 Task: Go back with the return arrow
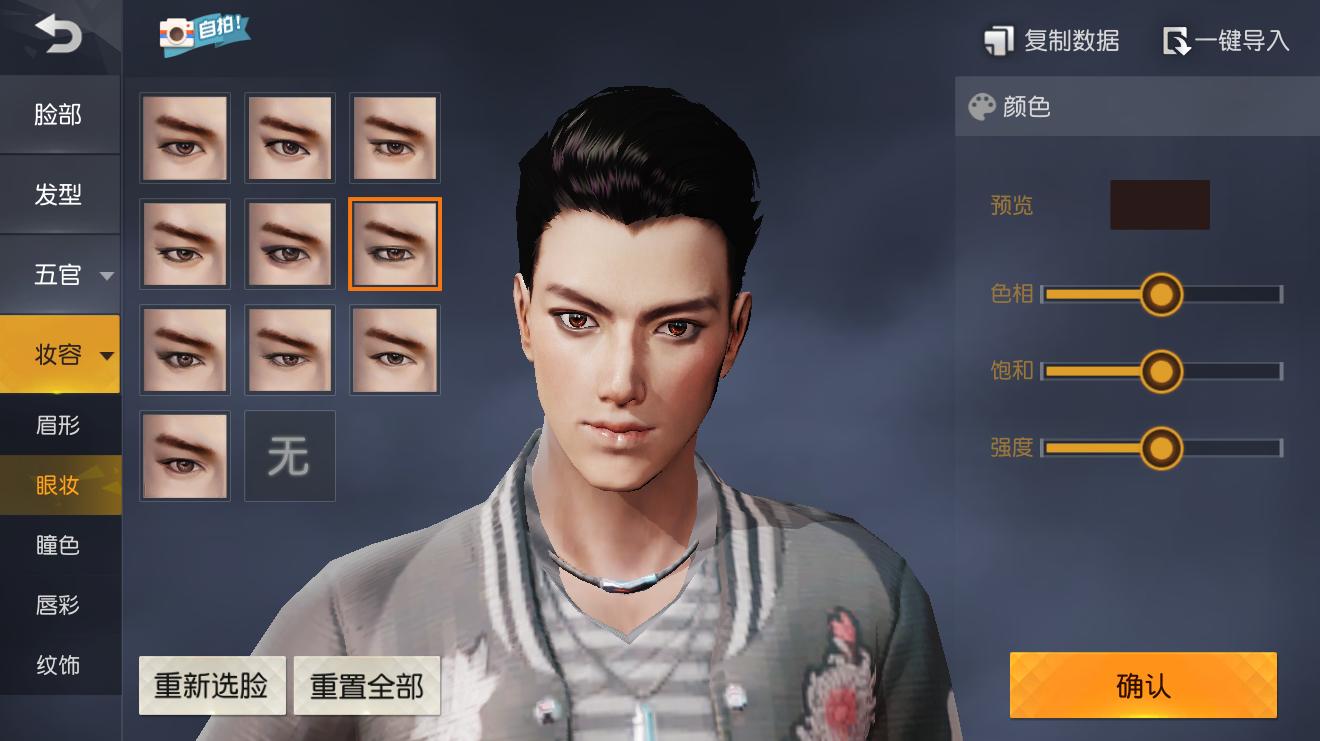(58, 36)
